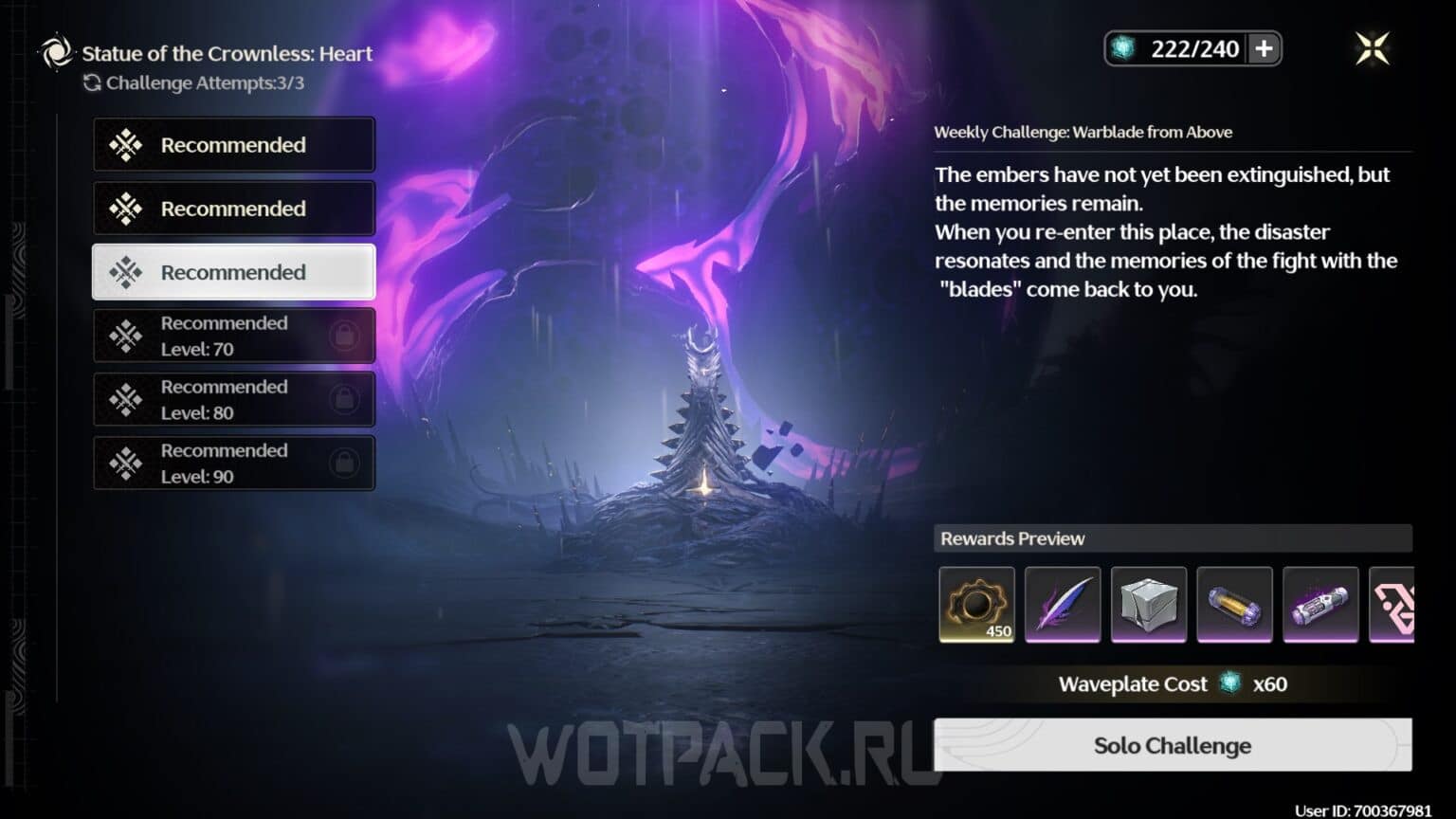Image resolution: width=1456 pixels, height=819 pixels.
Task: Click the plus button to replenish Waveplates
Action: [x=1265, y=48]
